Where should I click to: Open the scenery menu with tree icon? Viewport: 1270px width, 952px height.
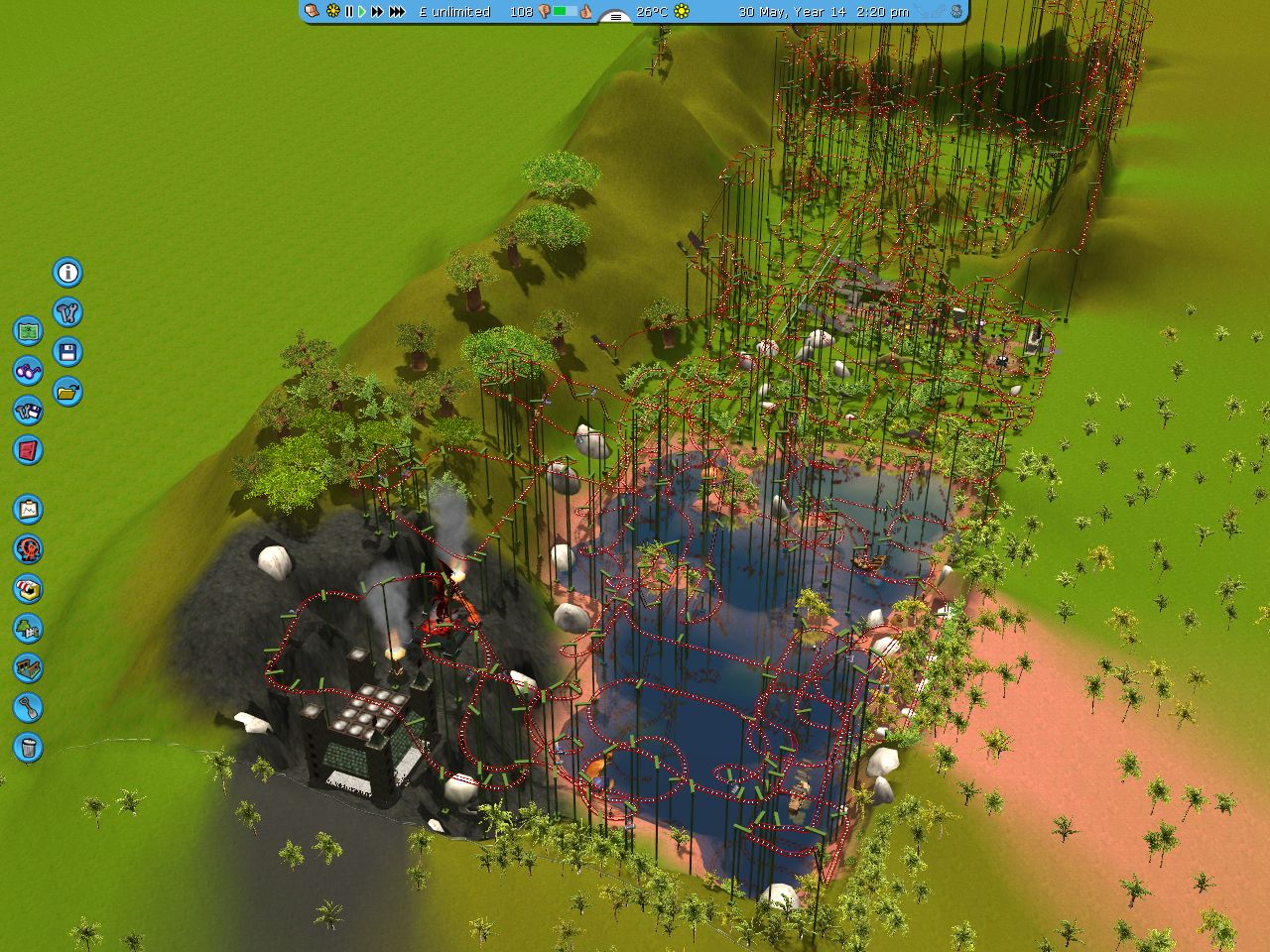point(28,628)
